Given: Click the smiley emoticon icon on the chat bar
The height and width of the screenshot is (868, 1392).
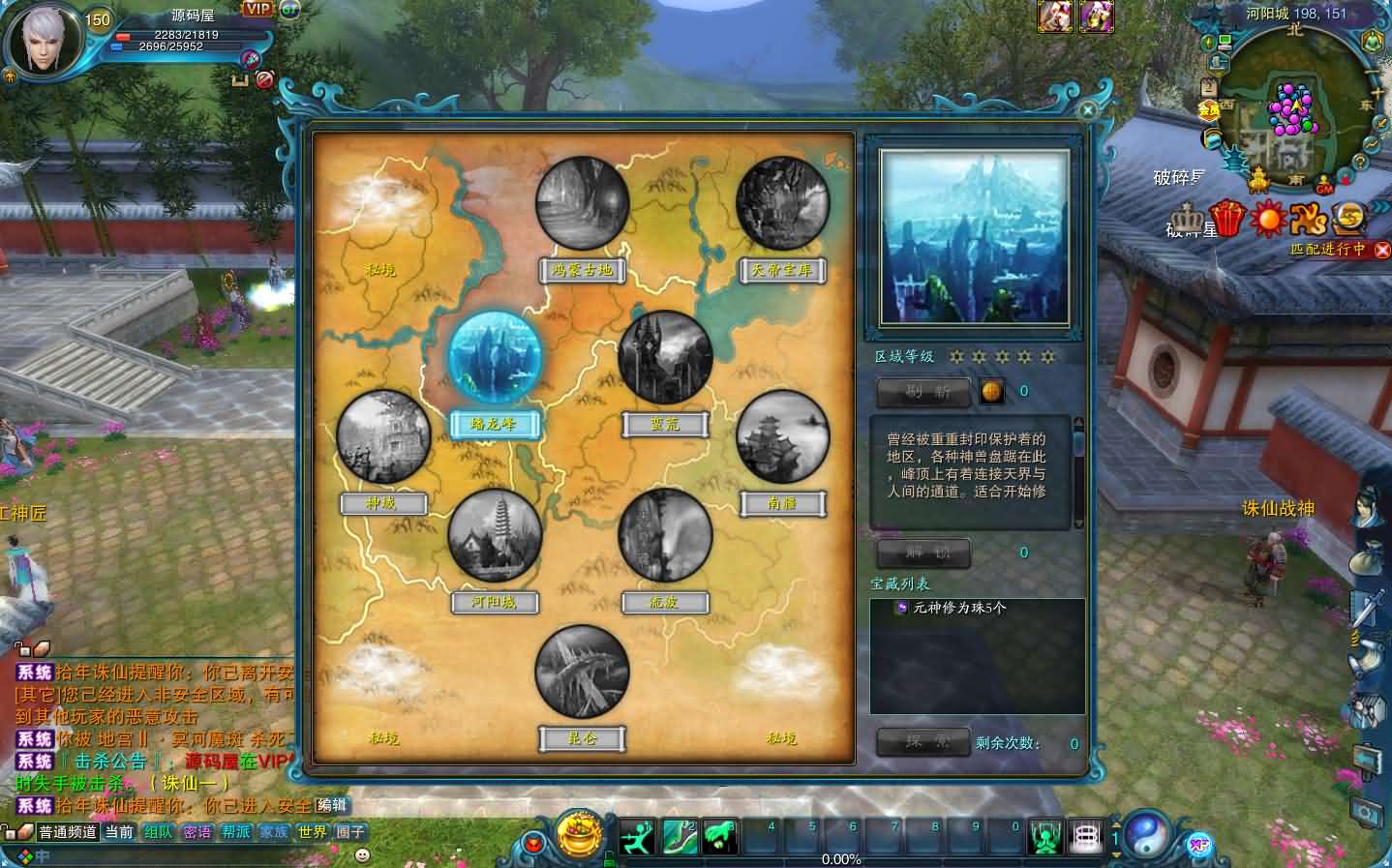Looking at the screenshot, I should tap(363, 854).
